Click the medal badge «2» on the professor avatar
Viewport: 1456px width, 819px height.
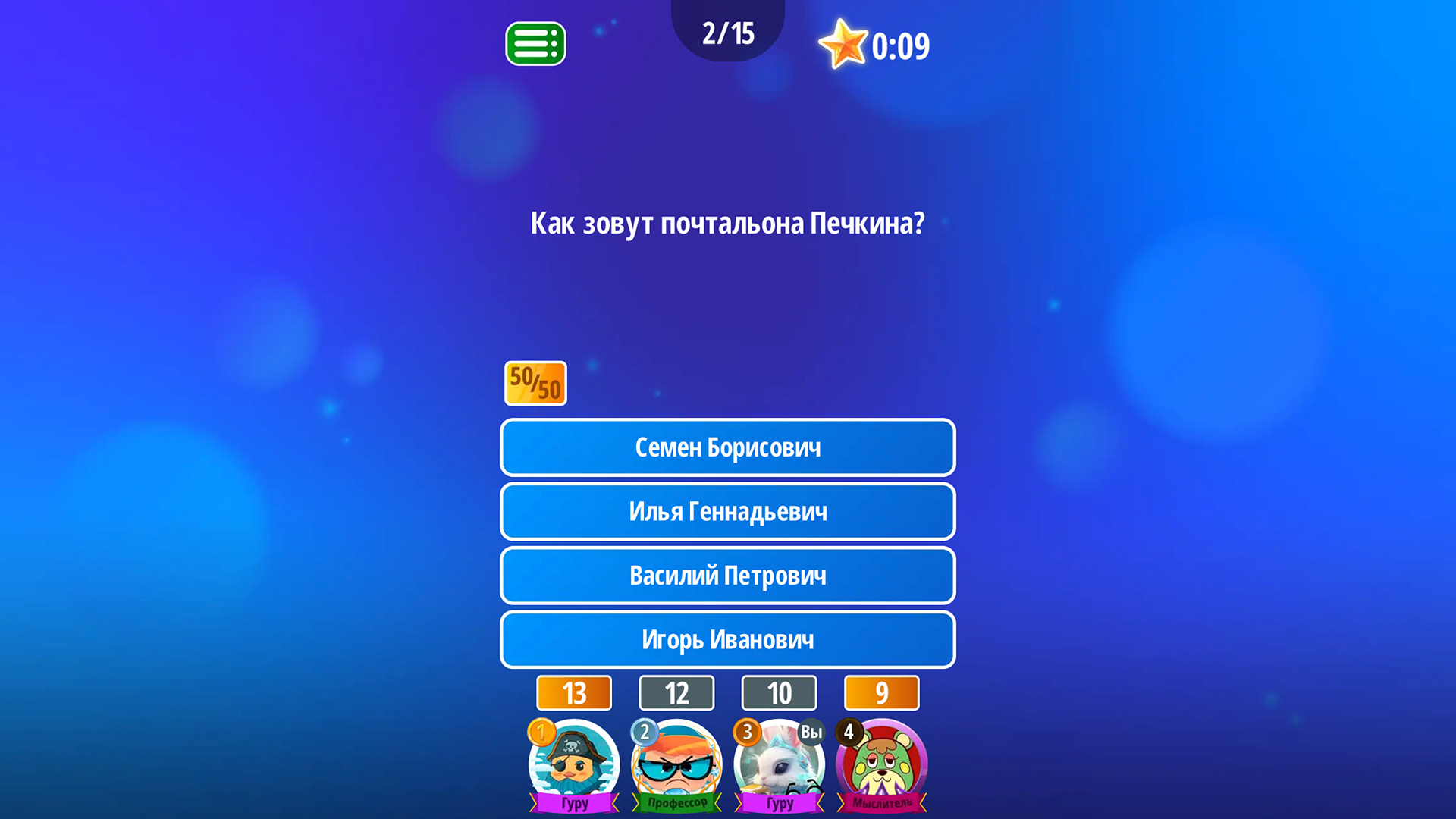643,733
